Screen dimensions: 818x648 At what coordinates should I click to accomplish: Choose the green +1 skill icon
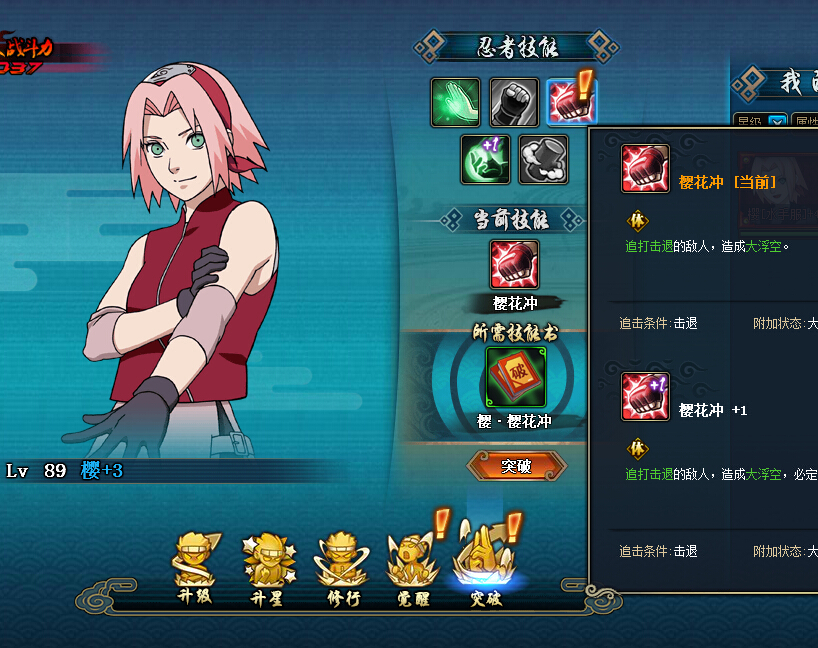[485, 160]
